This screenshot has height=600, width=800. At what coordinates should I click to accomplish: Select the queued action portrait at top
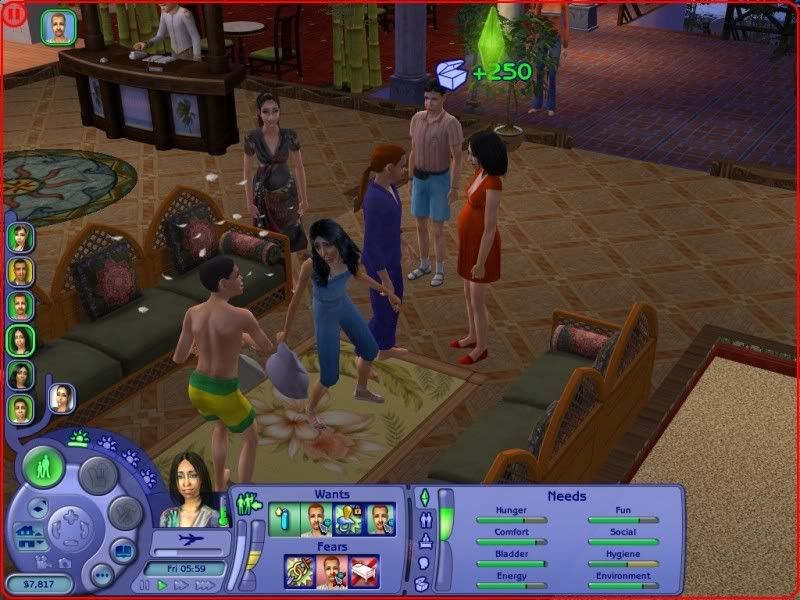click(x=59, y=28)
